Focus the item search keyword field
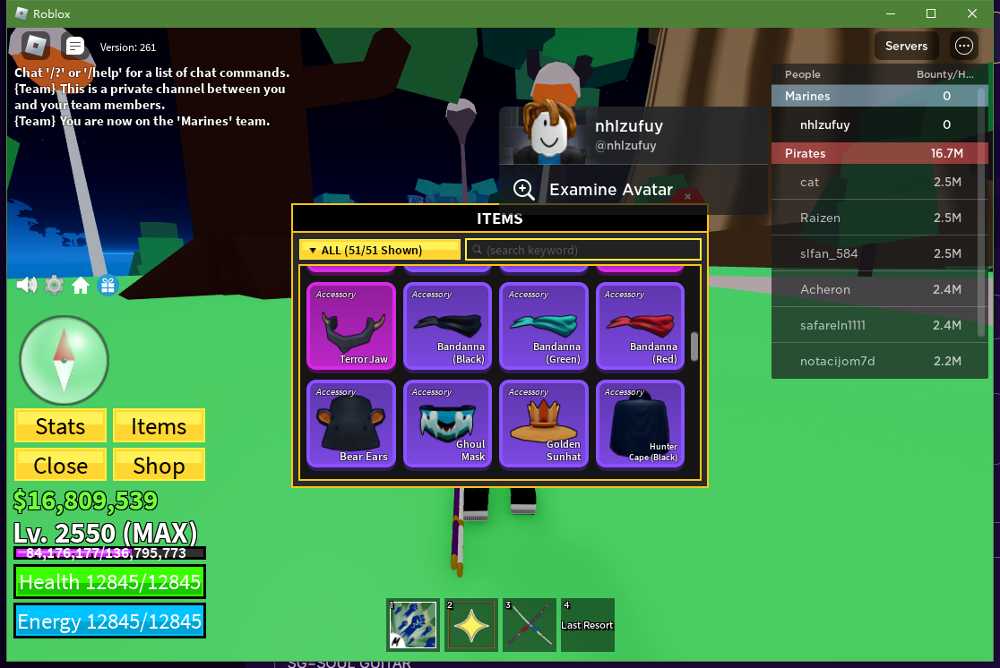 [584, 250]
